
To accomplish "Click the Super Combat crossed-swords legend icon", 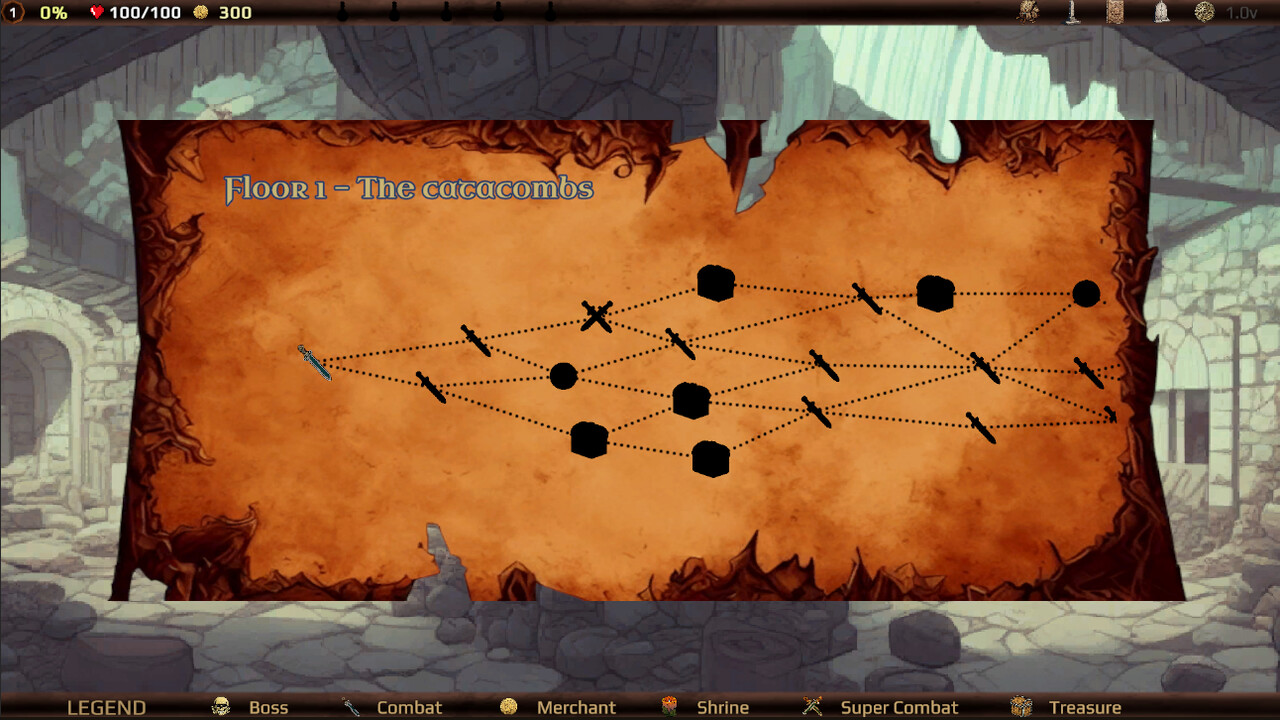I will 810,707.
